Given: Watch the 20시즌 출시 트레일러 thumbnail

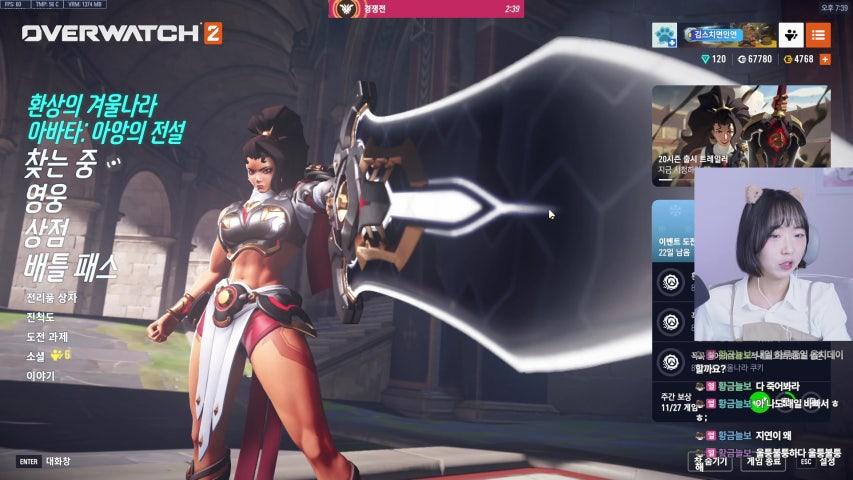Looking at the screenshot, I should pyautogui.click(x=741, y=130).
